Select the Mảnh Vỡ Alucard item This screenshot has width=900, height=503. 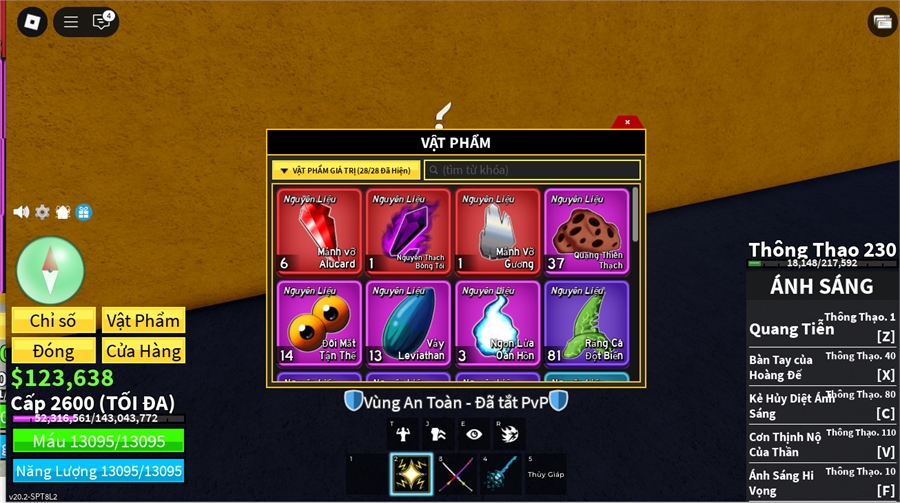pyautogui.click(x=319, y=231)
